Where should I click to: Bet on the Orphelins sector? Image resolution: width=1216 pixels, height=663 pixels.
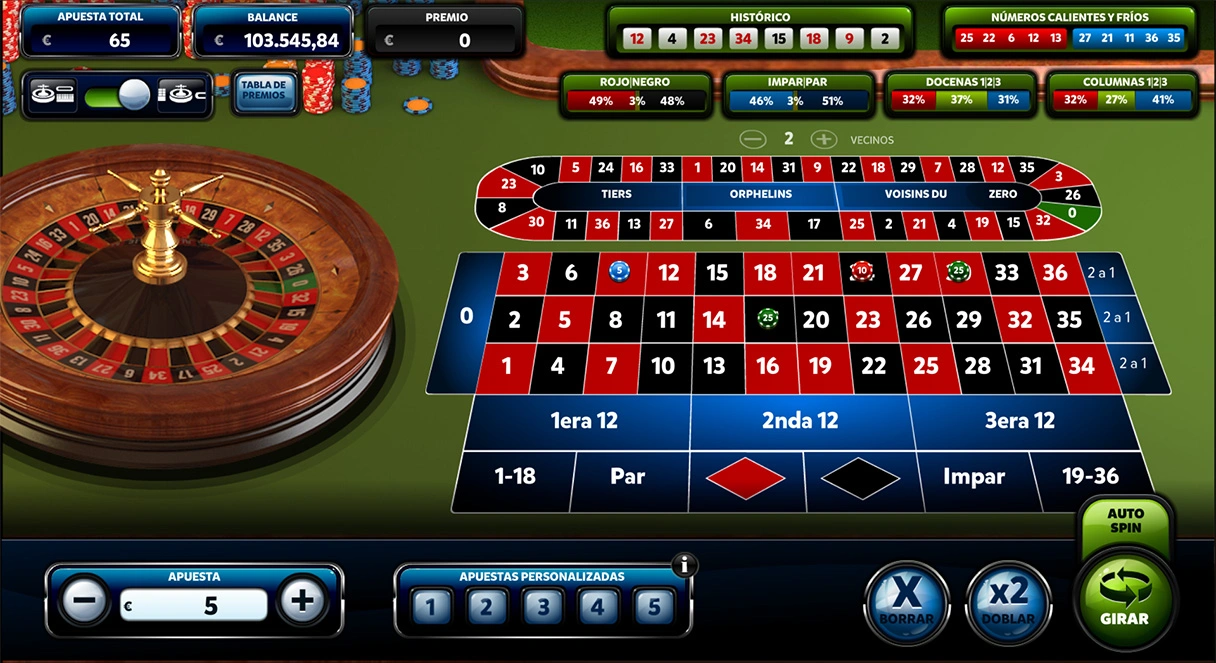coord(760,194)
